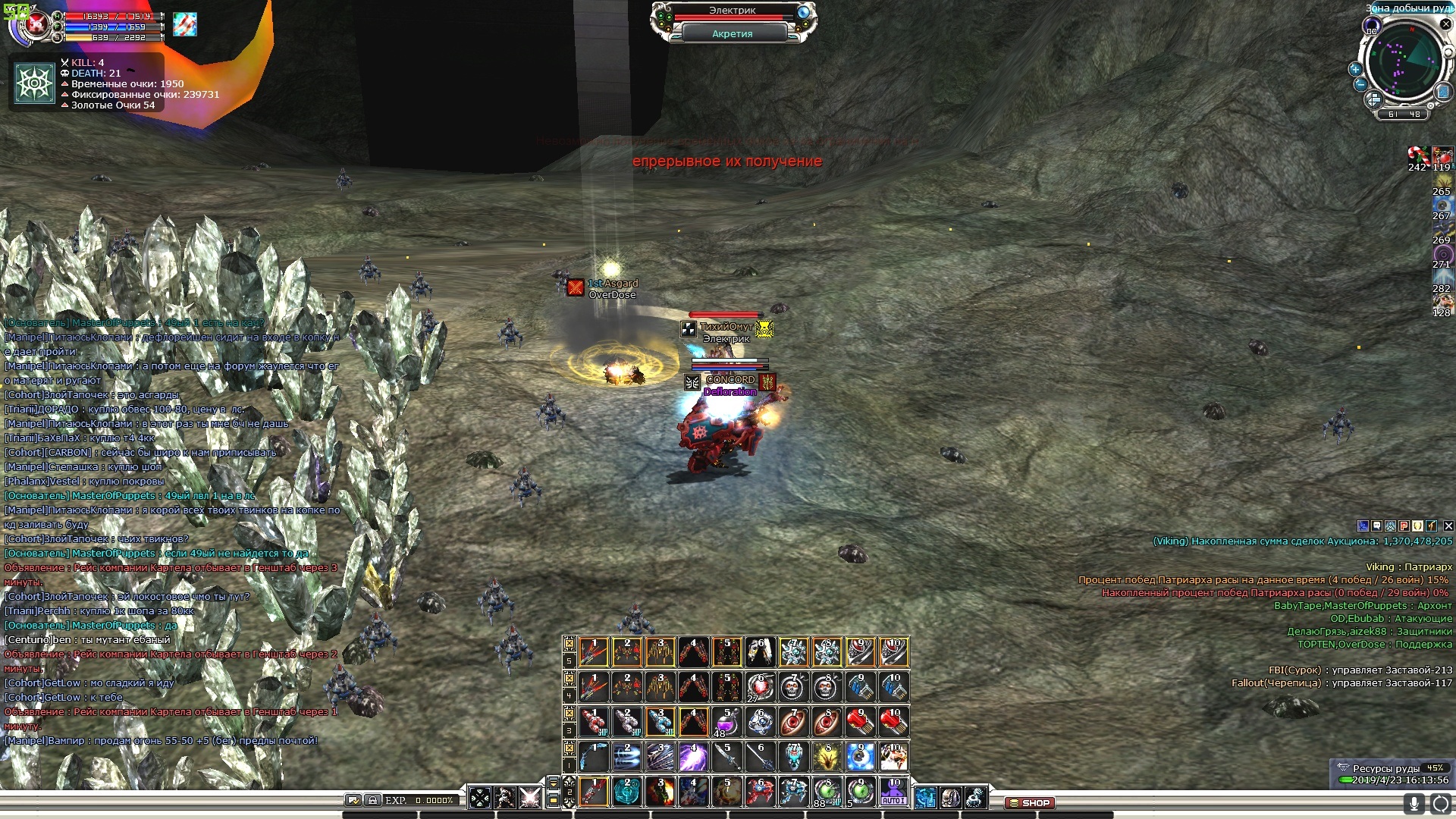Use the green orb slot showing 88
The height and width of the screenshot is (819, 1456).
tap(827, 792)
